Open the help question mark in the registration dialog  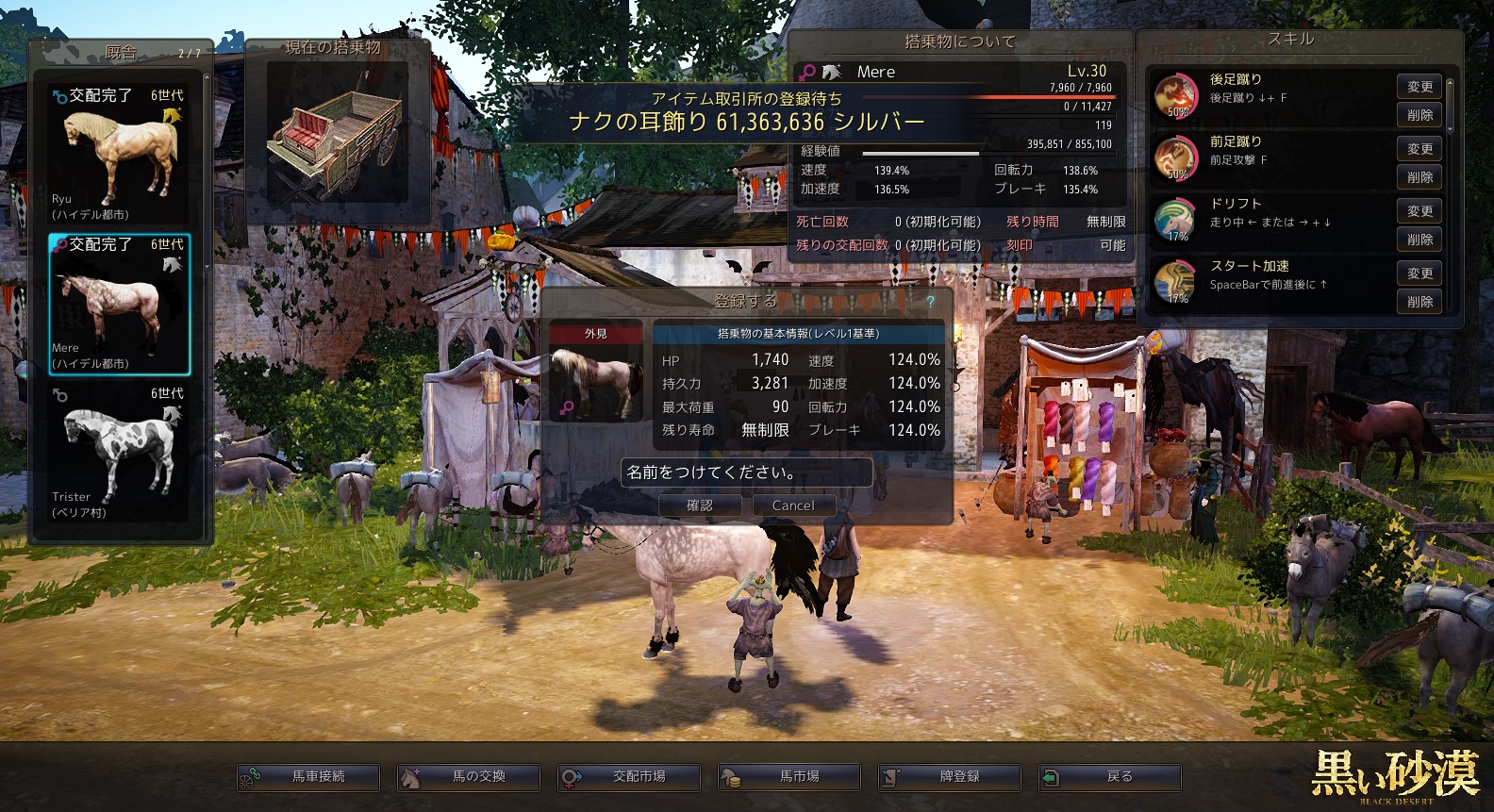point(930,301)
